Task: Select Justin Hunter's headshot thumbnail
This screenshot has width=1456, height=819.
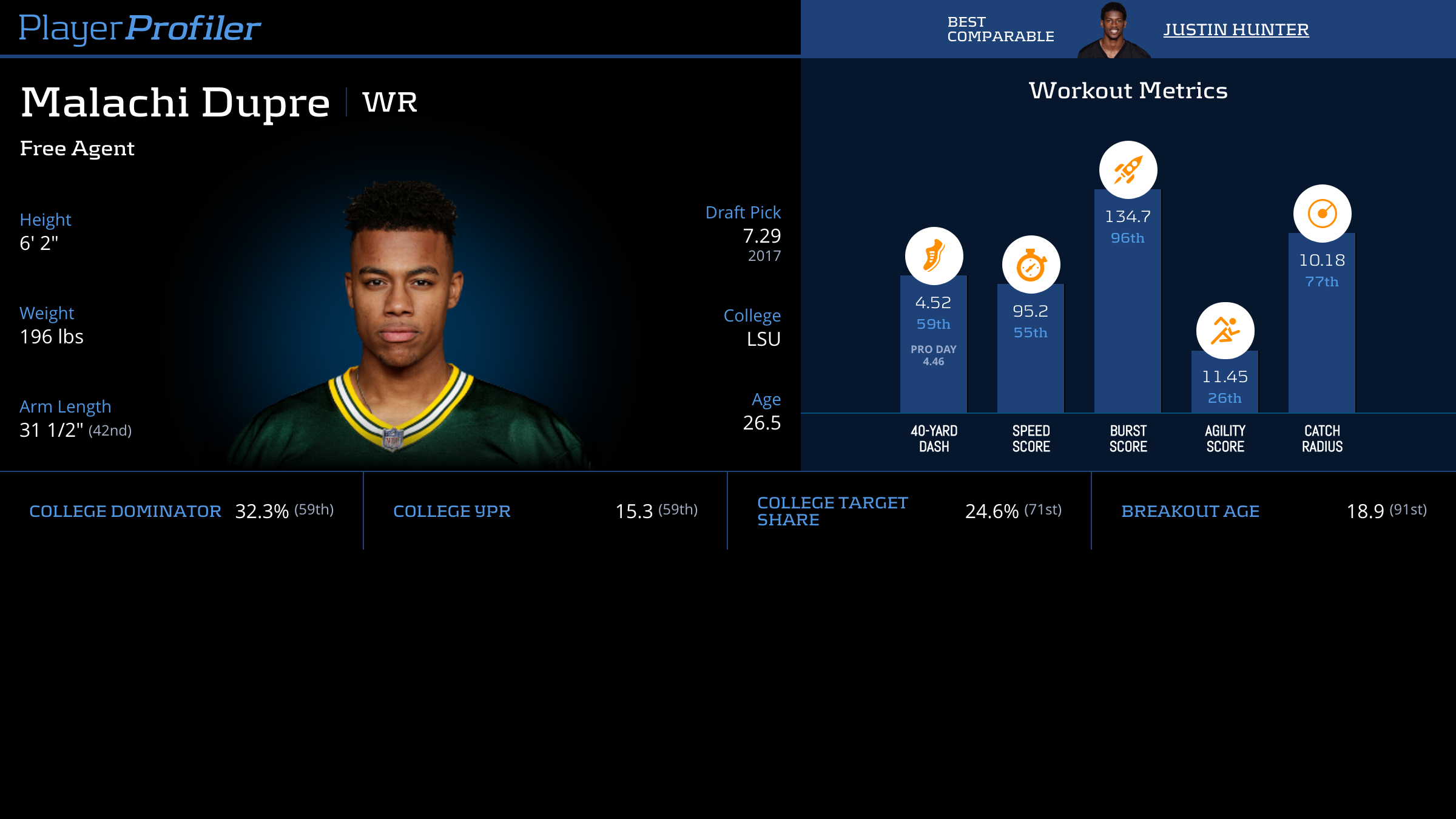Action: point(1113,30)
